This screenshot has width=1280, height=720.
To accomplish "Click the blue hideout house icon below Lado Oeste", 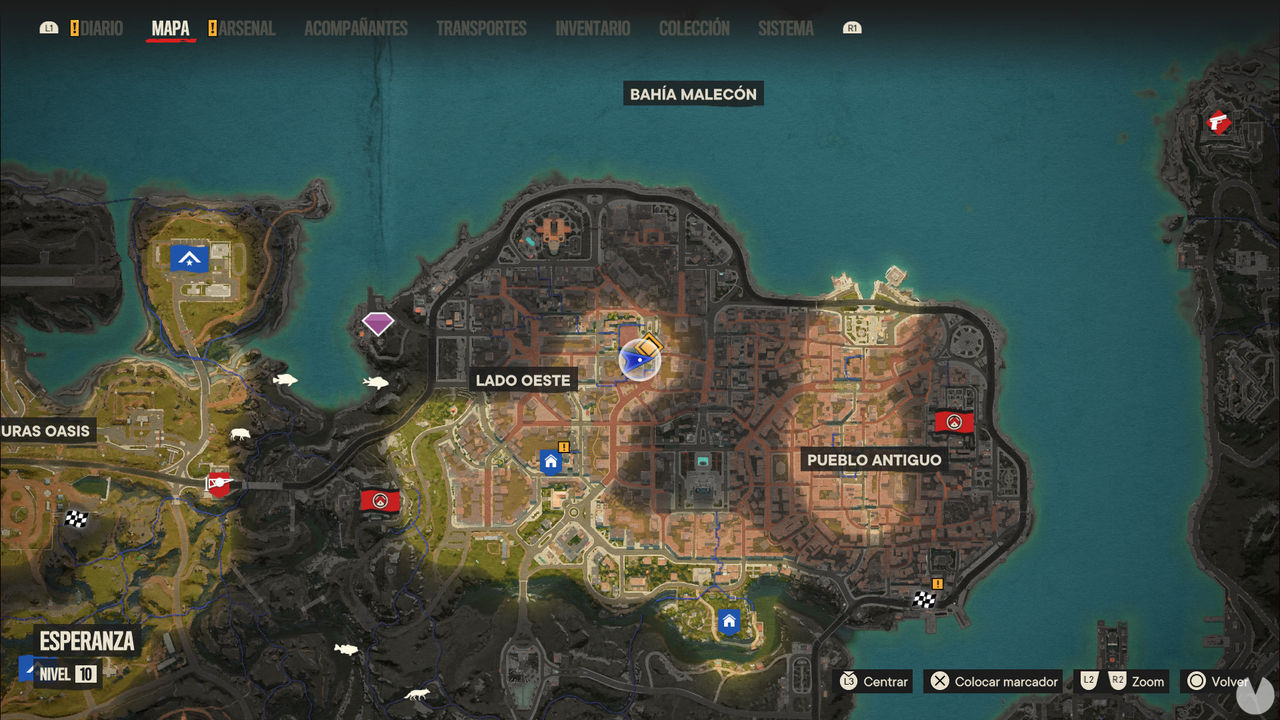I will (551, 461).
